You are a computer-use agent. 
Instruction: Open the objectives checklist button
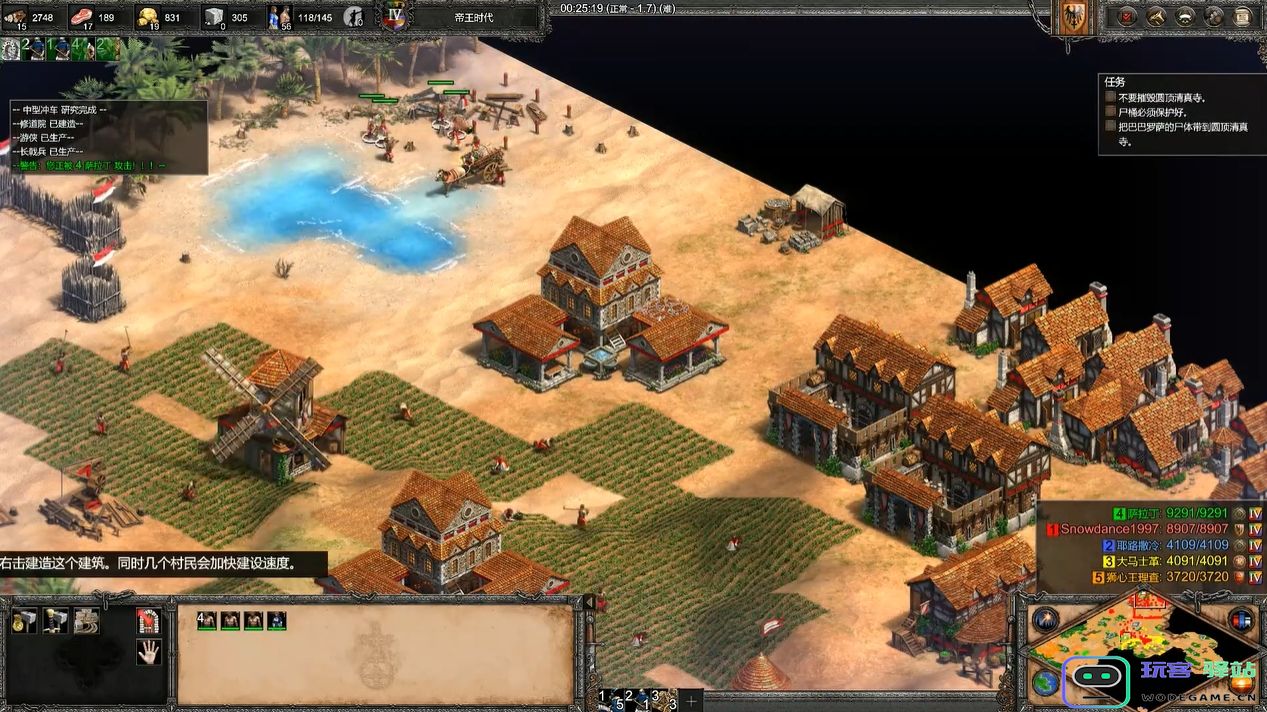(x=1127, y=17)
